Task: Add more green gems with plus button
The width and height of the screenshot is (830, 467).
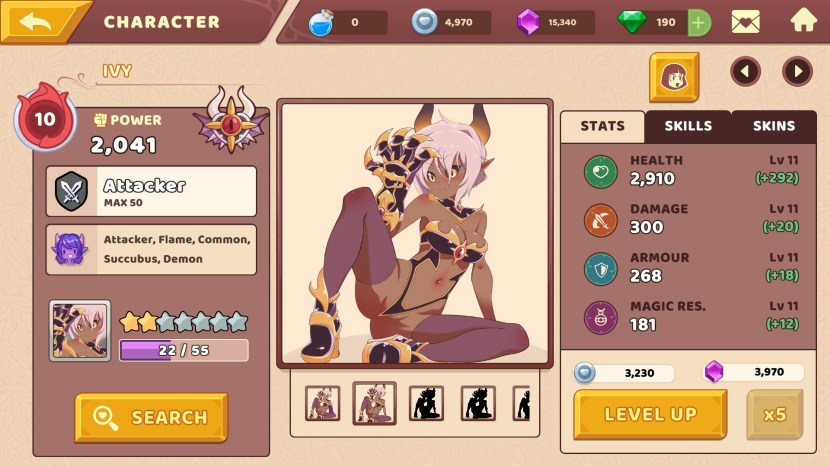Action: pos(699,22)
